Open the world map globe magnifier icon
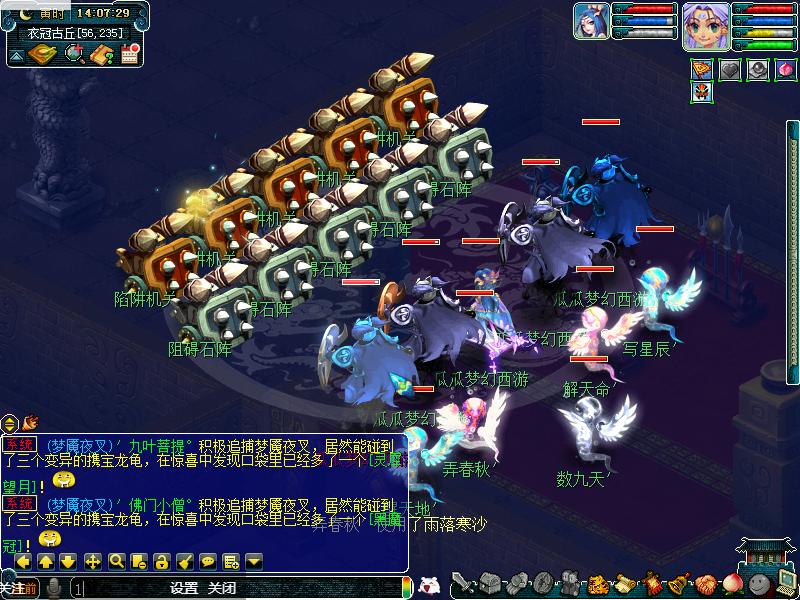This screenshot has width=800, height=600. coord(73,55)
